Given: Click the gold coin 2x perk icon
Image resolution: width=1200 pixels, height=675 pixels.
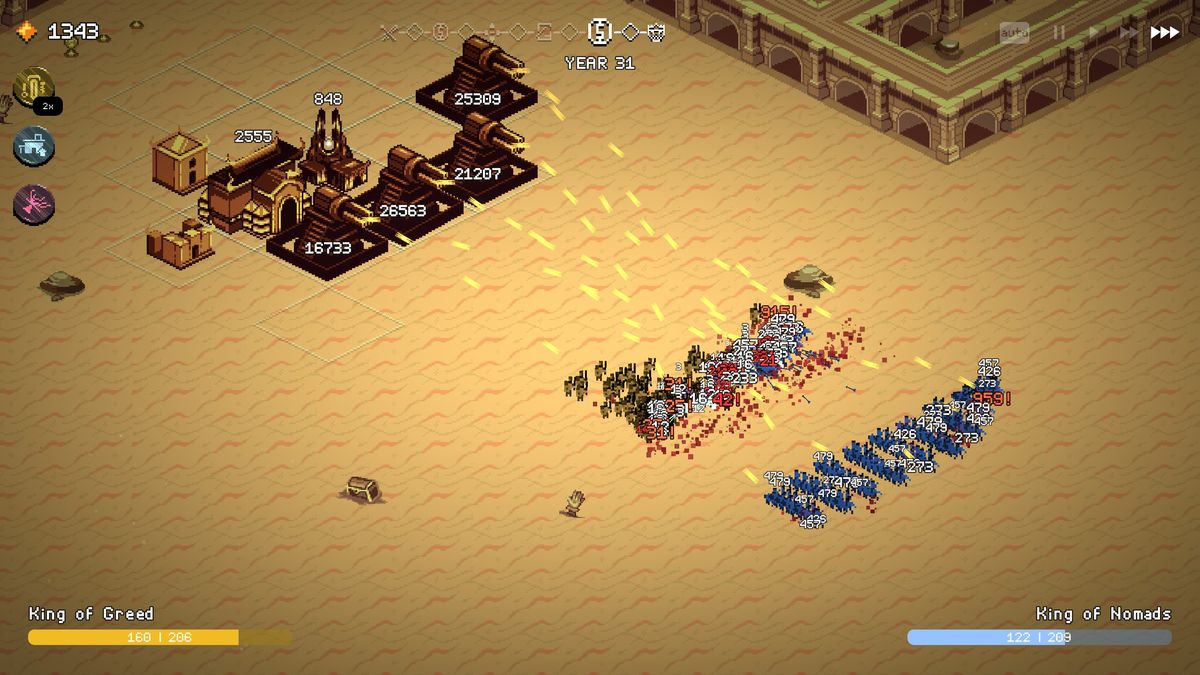Looking at the screenshot, I should point(34,87).
